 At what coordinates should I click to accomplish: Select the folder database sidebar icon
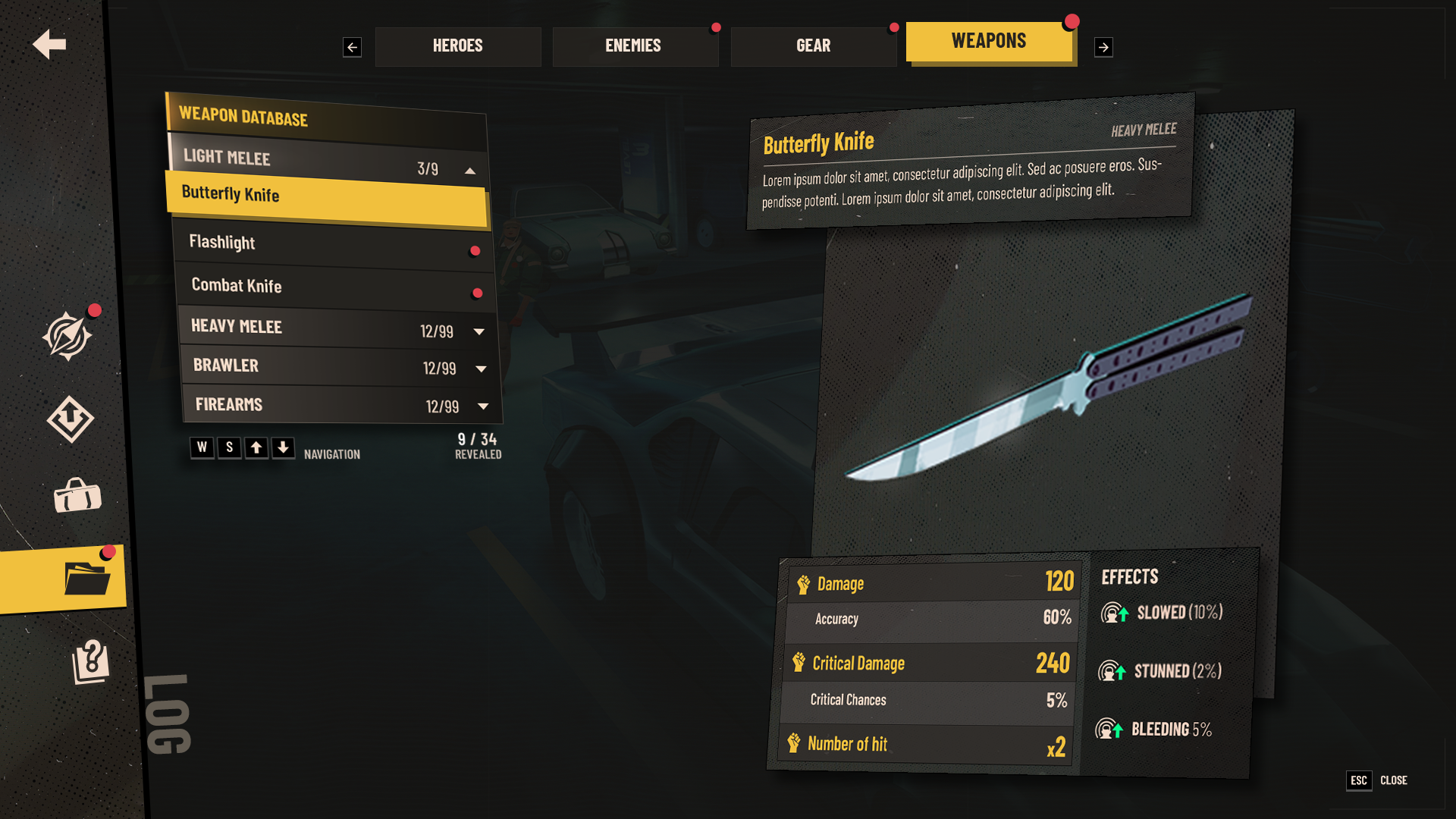click(86, 579)
